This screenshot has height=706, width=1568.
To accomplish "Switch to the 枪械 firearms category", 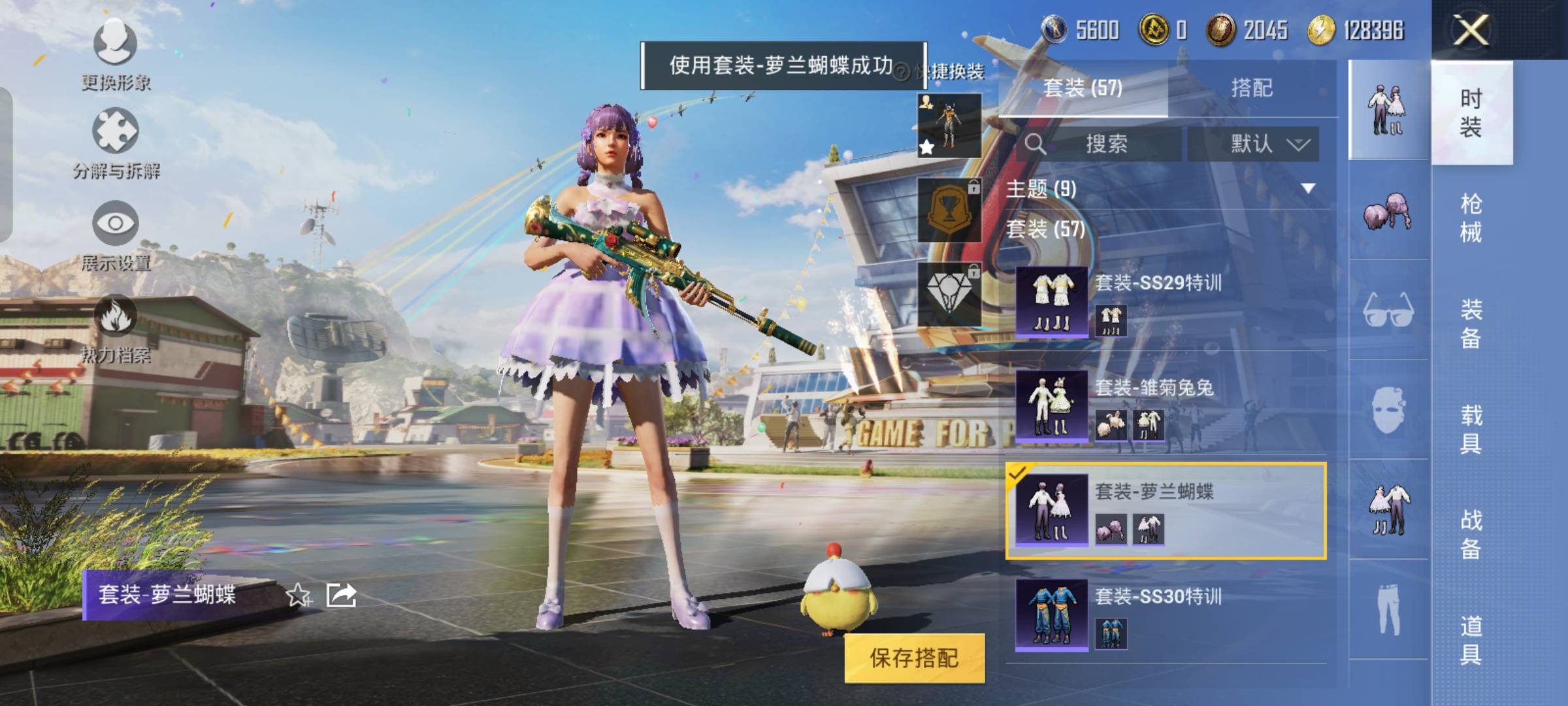I will click(x=1471, y=218).
